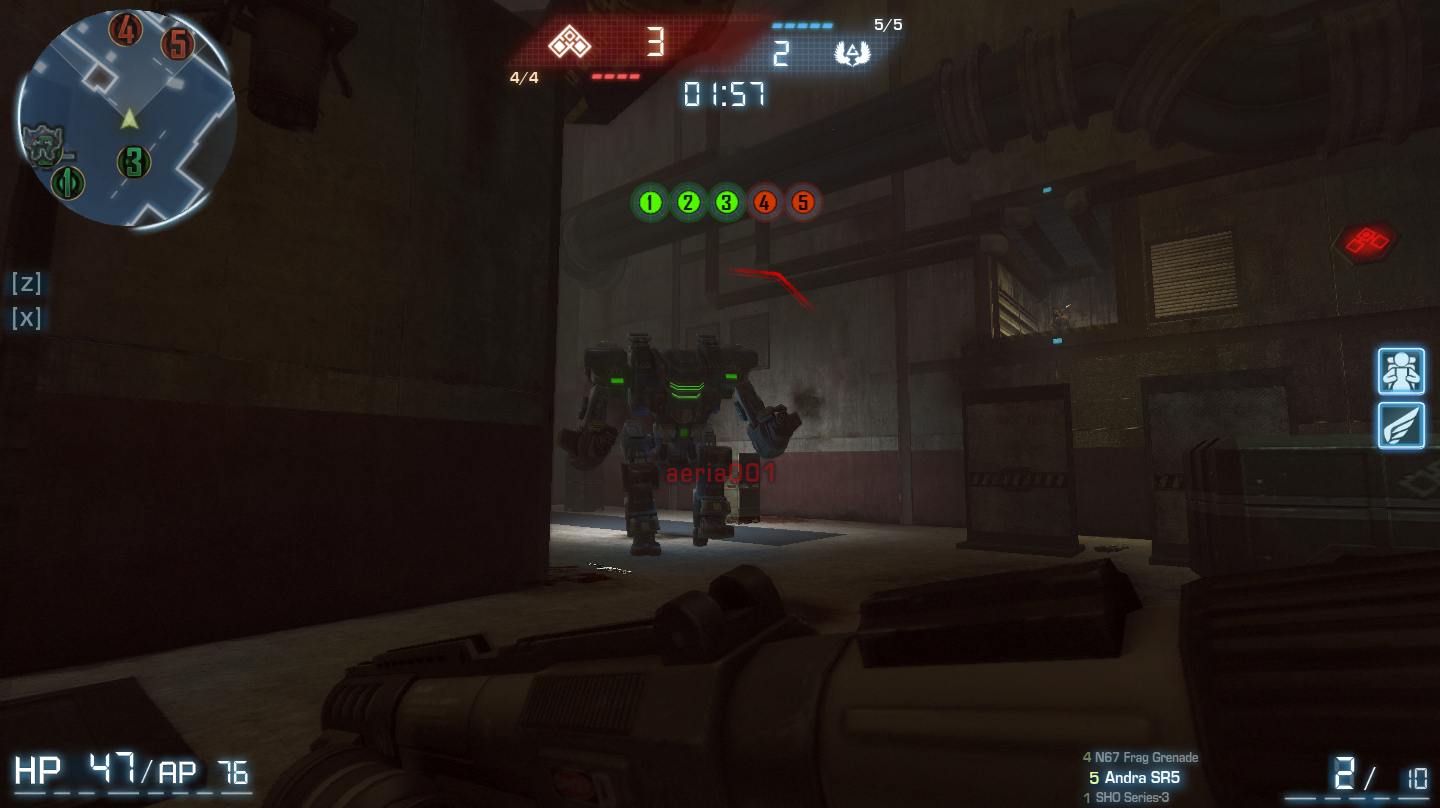
Task: Click objective marker 3 on the minimap
Action: [134, 163]
